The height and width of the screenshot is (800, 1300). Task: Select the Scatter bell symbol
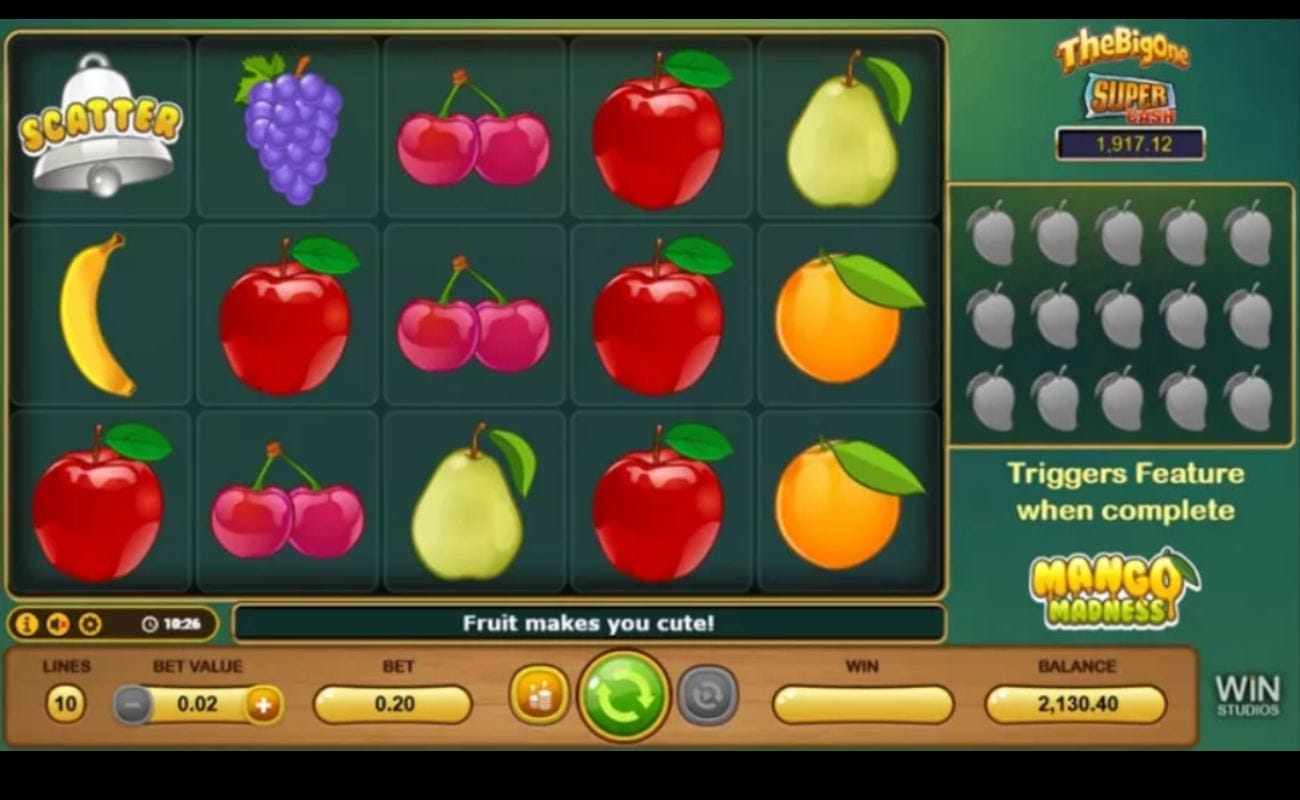[x=98, y=125]
